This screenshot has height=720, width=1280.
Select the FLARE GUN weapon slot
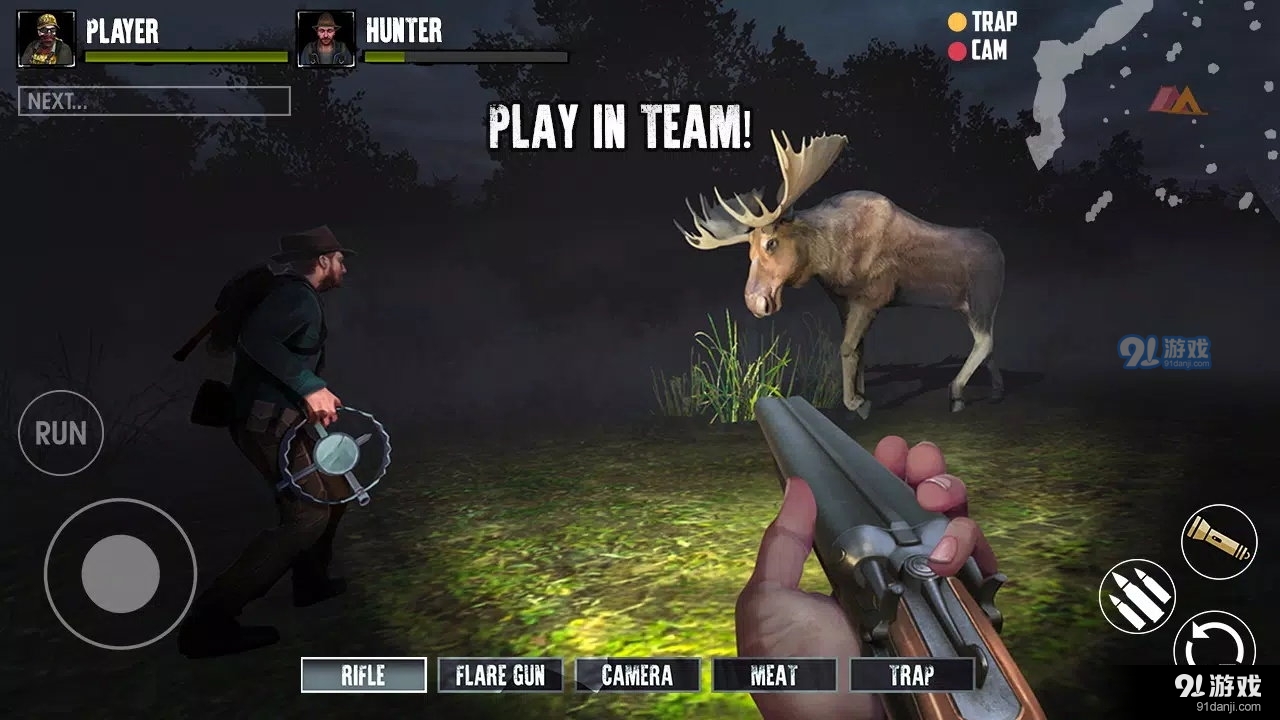(x=499, y=675)
